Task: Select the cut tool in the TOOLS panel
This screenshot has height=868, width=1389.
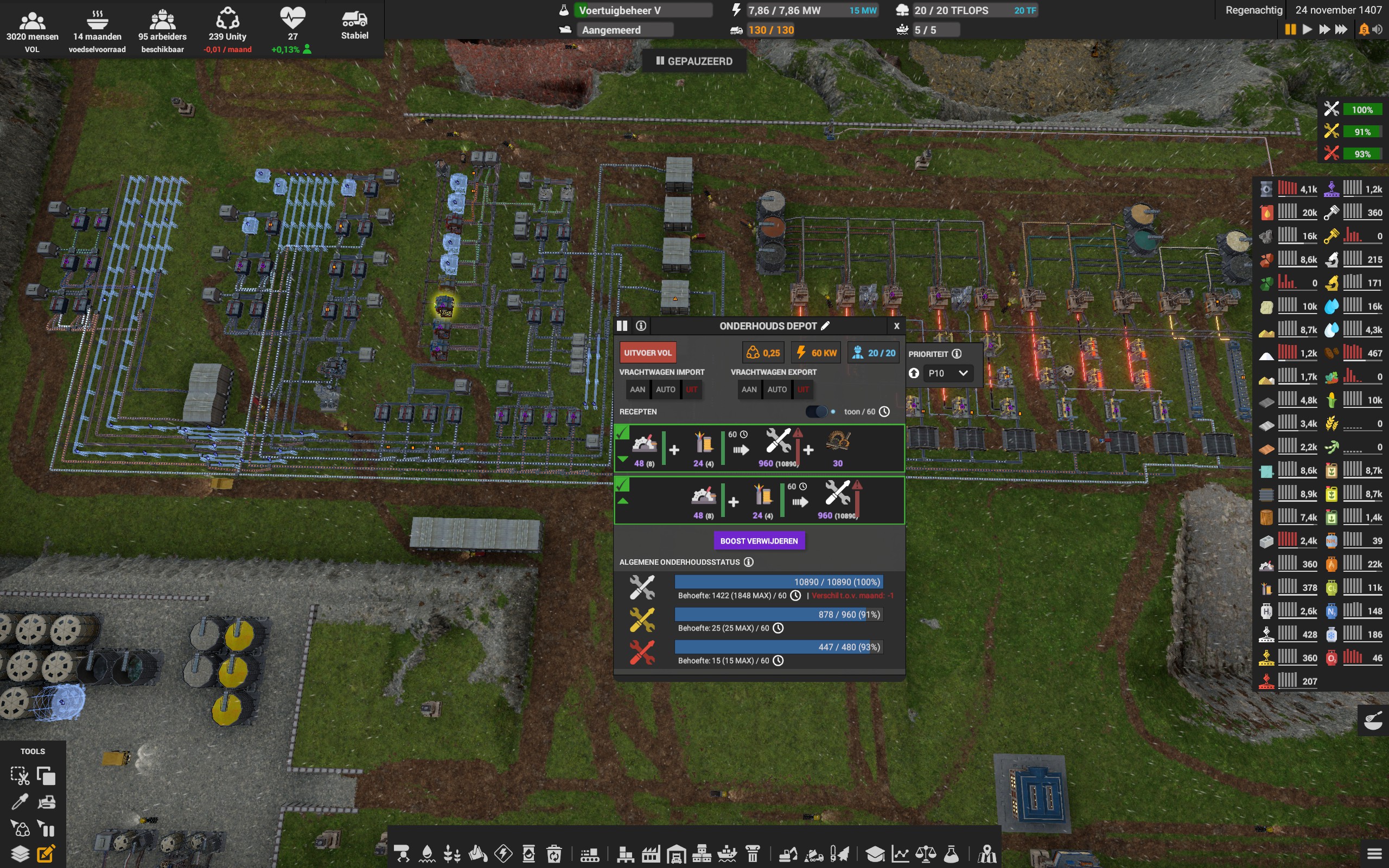Action: point(21,775)
